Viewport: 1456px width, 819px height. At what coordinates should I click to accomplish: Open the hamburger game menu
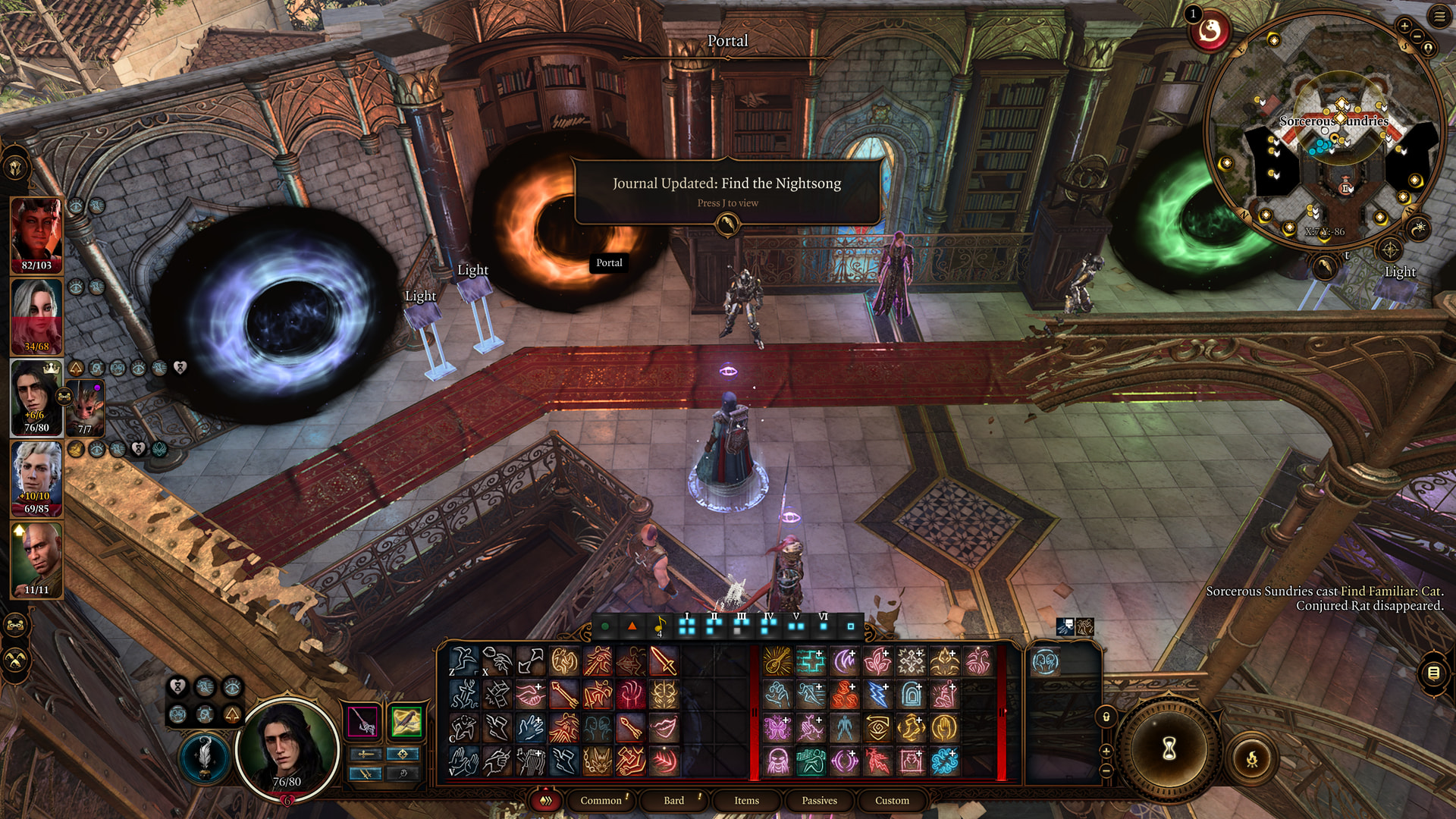pos(1439,17)
